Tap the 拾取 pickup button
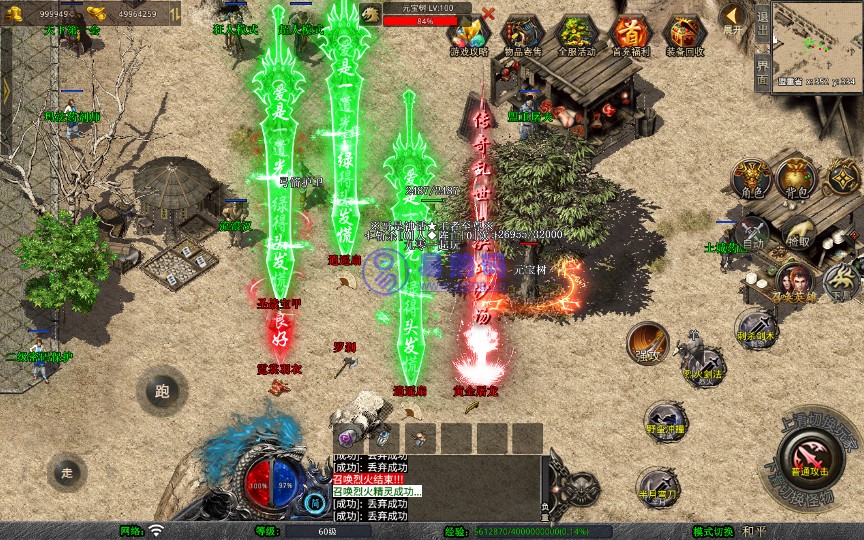Screen dimensions: 864x540 798,234
